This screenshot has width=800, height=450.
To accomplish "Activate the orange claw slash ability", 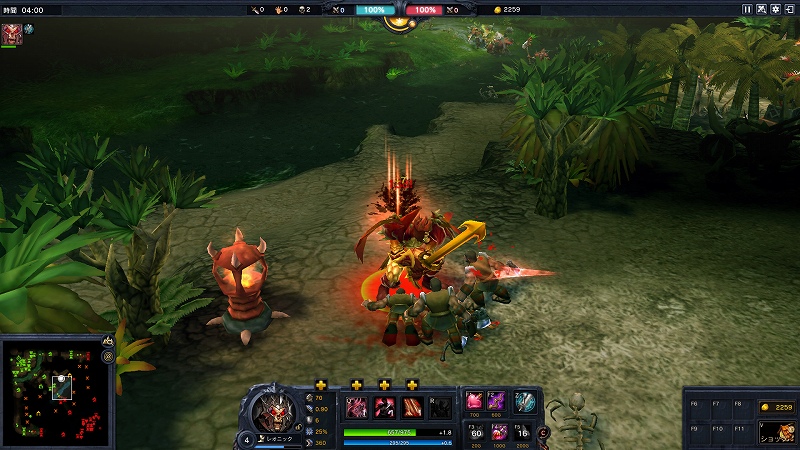I will (412, 408).
